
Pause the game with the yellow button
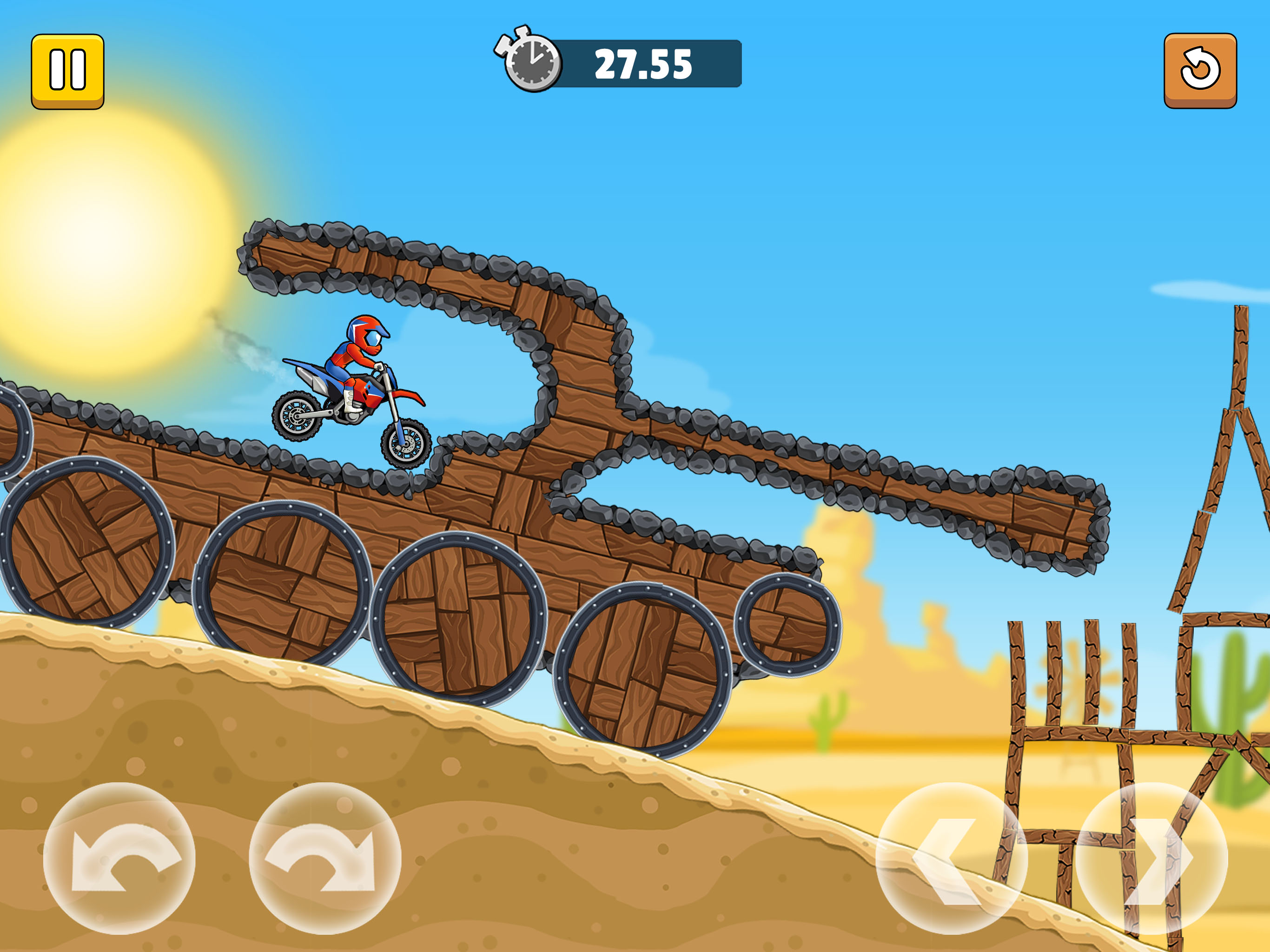(68, 71)
